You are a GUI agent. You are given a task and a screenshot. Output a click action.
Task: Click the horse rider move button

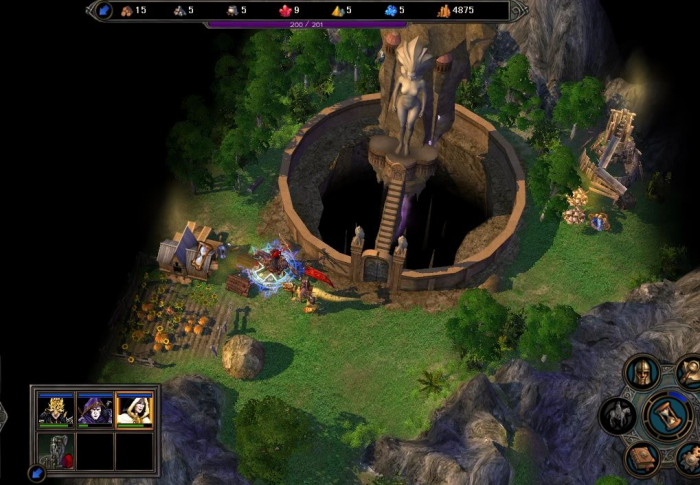(618, 415)
